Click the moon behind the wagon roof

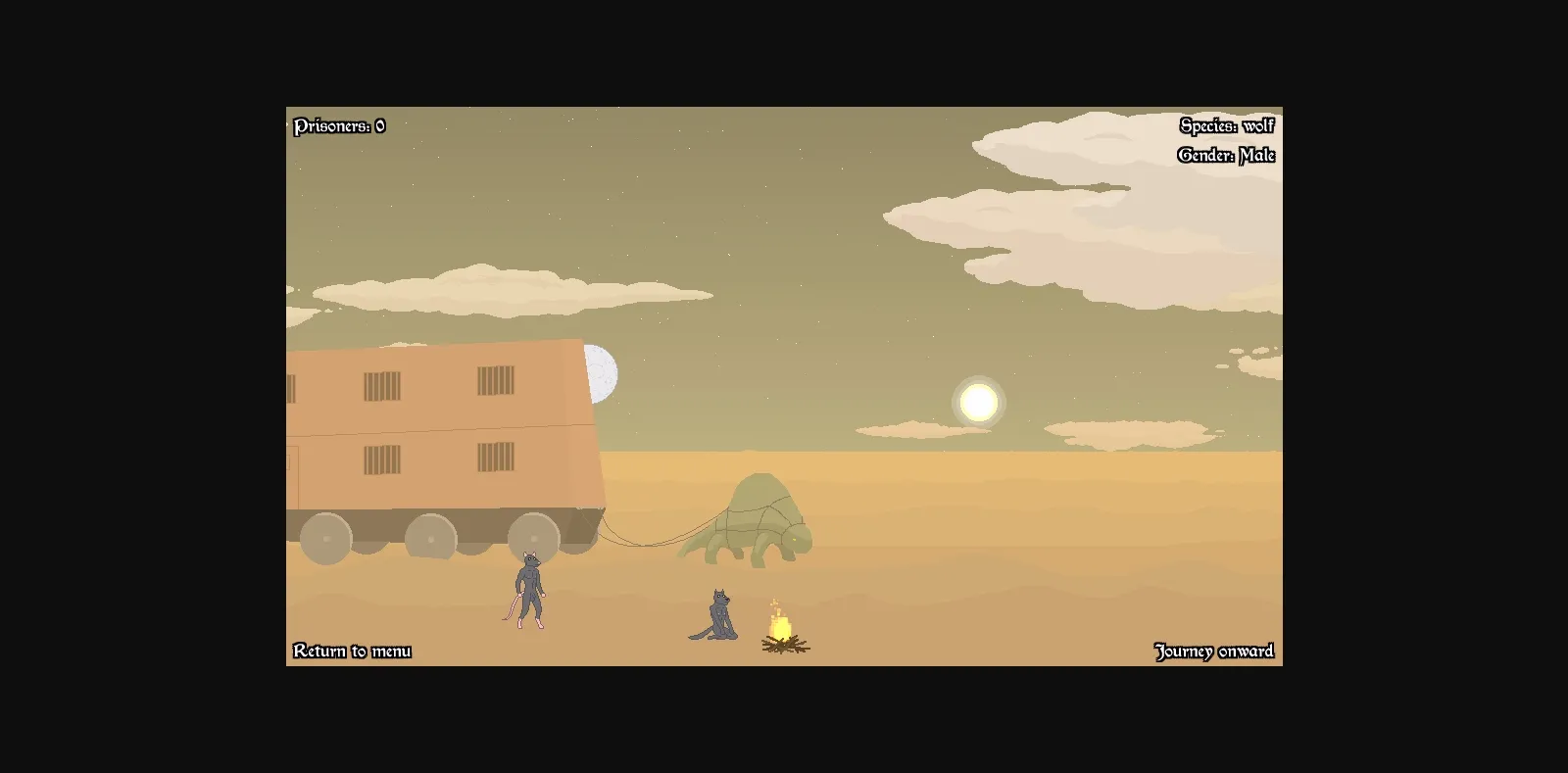(602, 372)
